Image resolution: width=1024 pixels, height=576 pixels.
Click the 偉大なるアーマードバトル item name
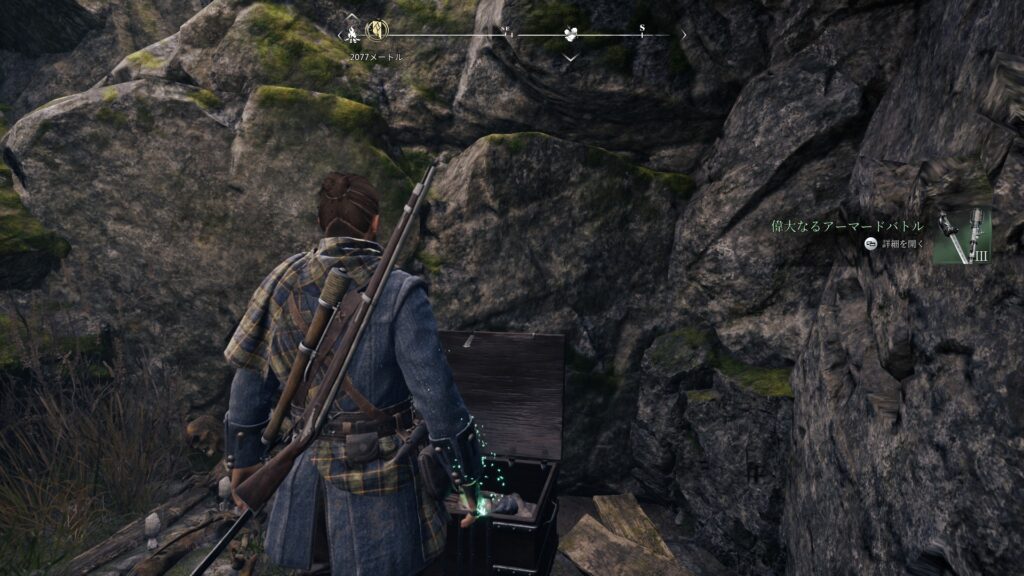(x=847, y=226)
